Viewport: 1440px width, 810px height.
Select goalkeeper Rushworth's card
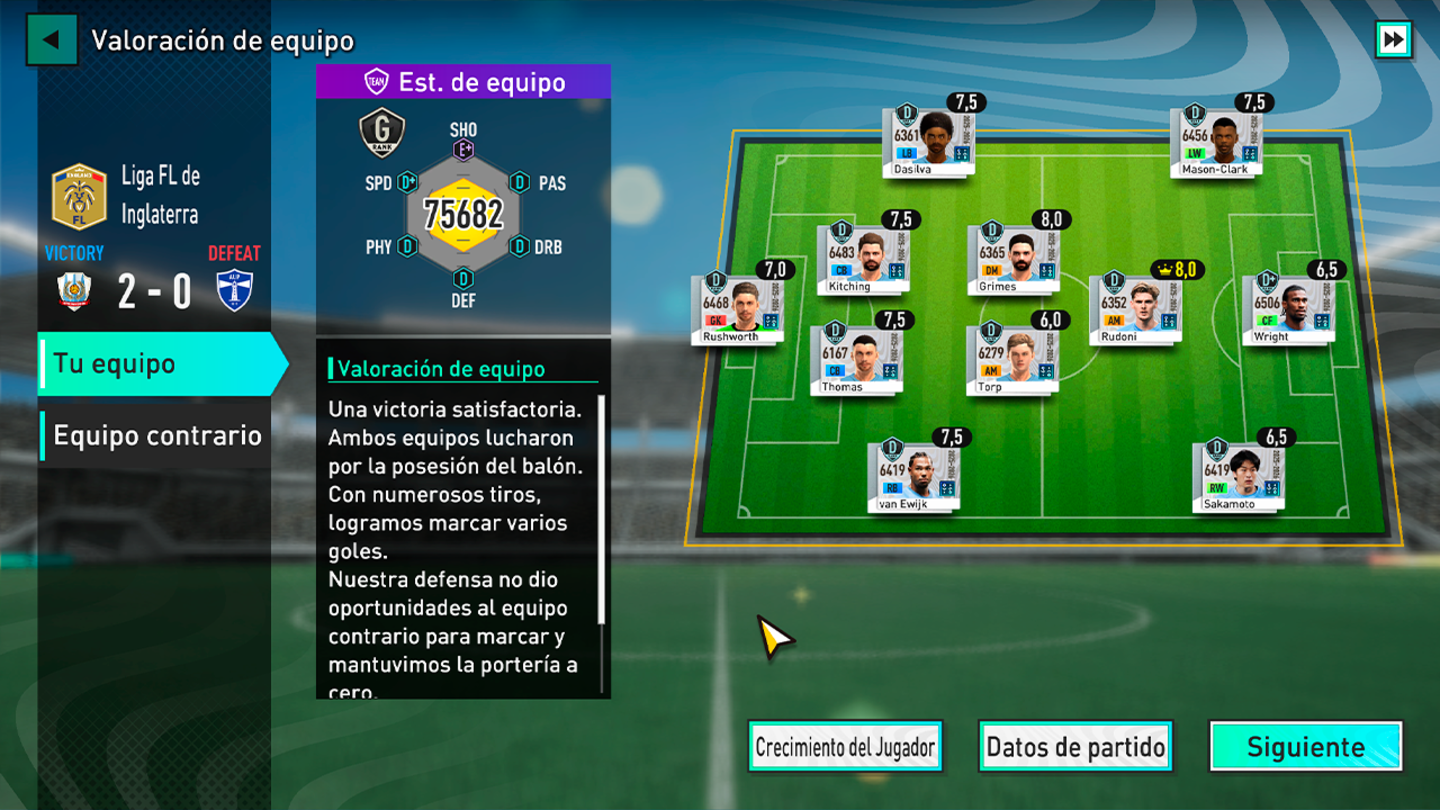pyautogui.click(x=738, y=310)
